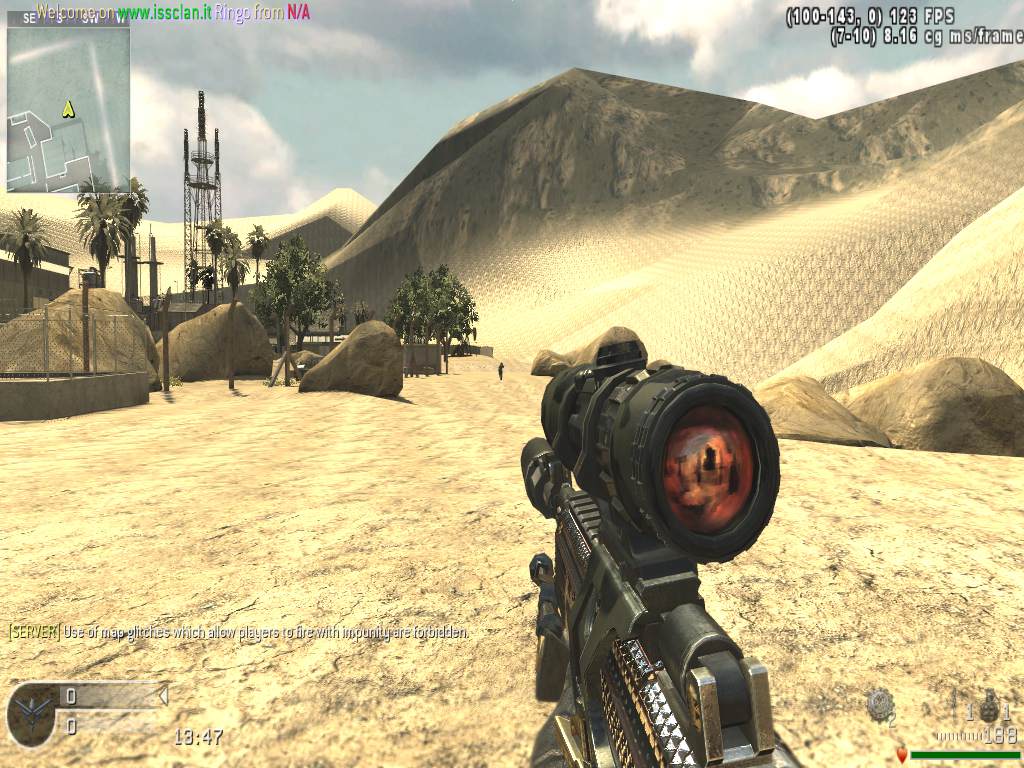The image size is (1024, 768).
Task: Select the frag grenade icon
Action: (988, 703)
